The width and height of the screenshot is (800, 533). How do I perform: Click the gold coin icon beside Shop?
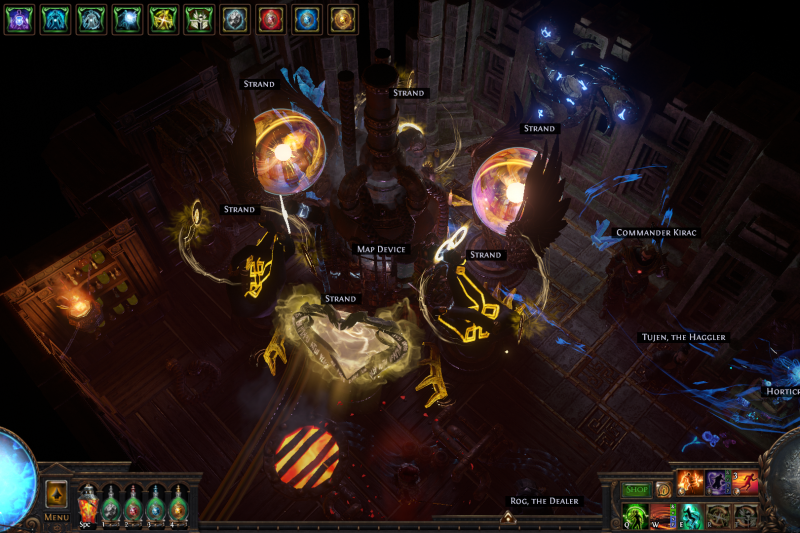point(663,490)
